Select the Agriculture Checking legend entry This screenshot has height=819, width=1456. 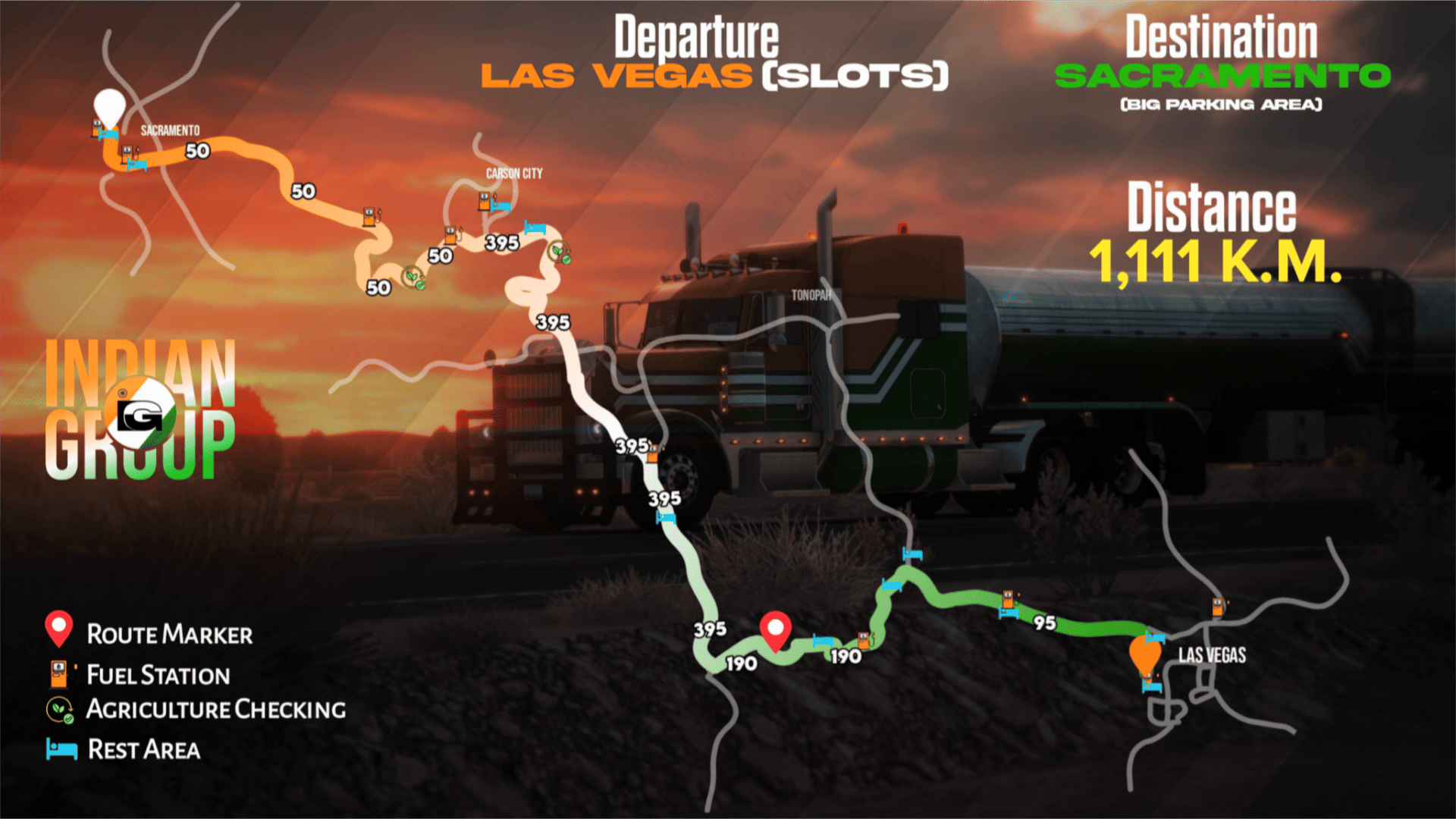(196, 709)
